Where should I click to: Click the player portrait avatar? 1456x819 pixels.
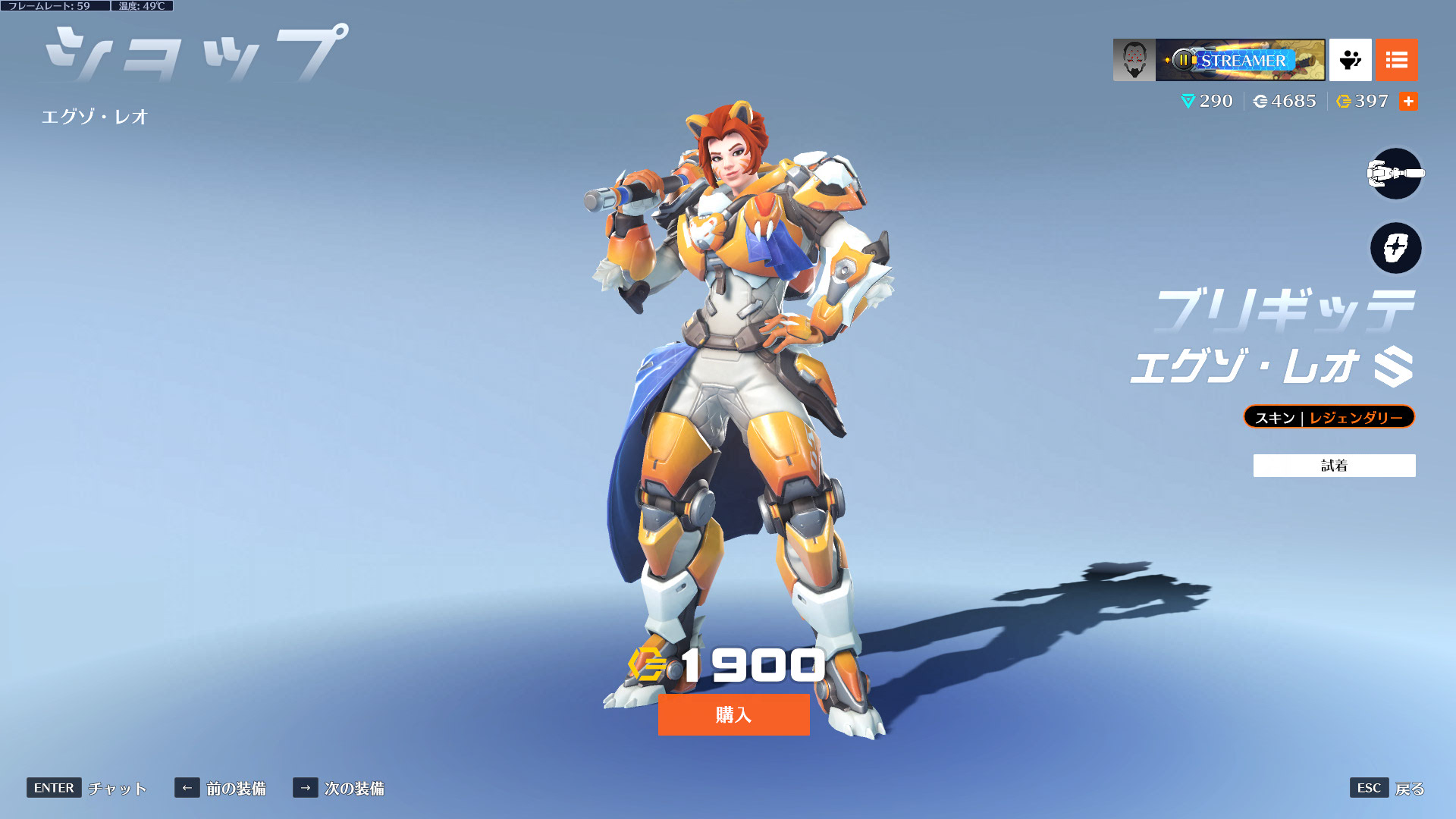(x=1134, y=60)
